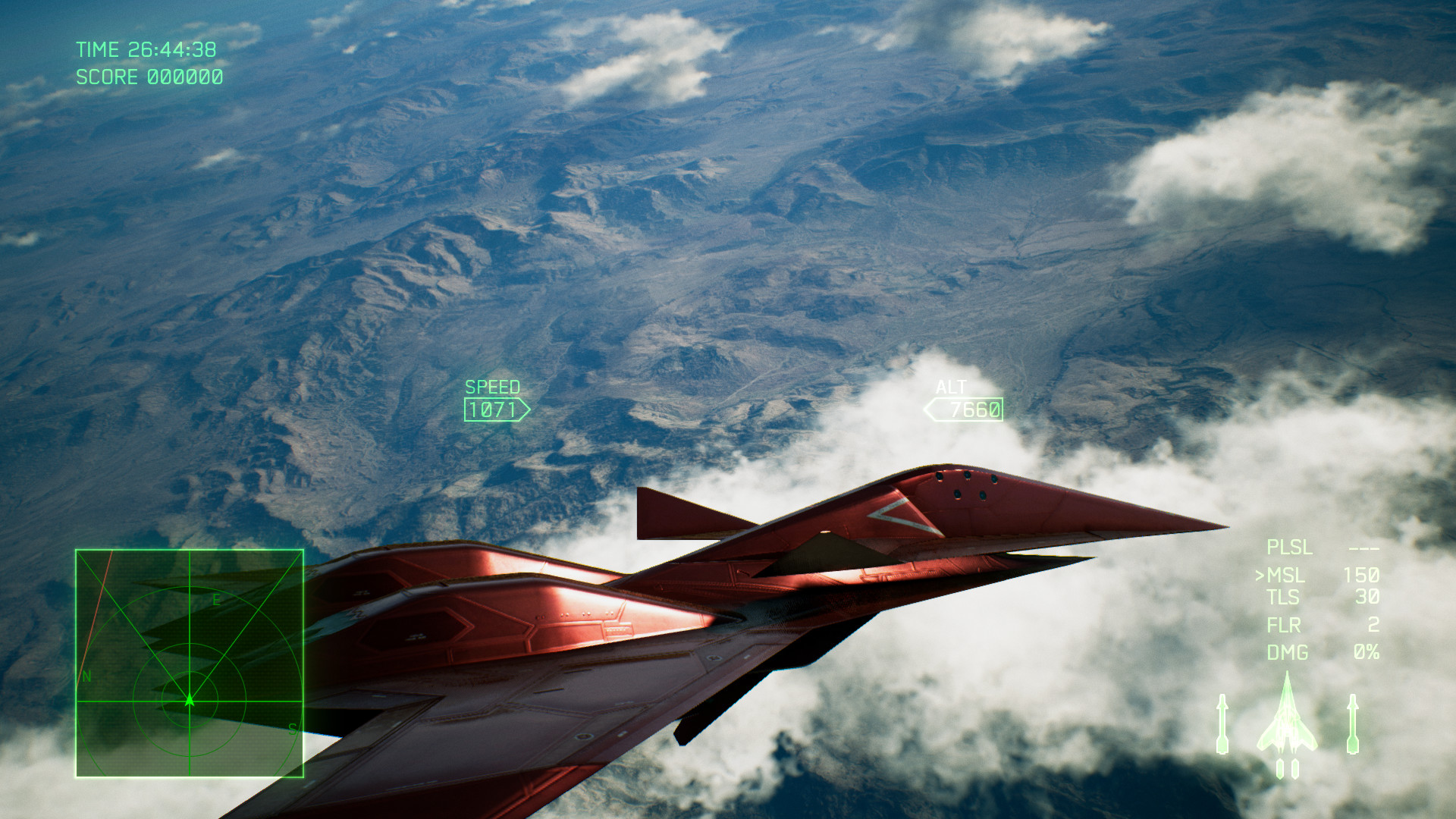The image size is (1456, 819).
Task: Click the TIME 26:44:38 display
Action: (x=145, y=50)
